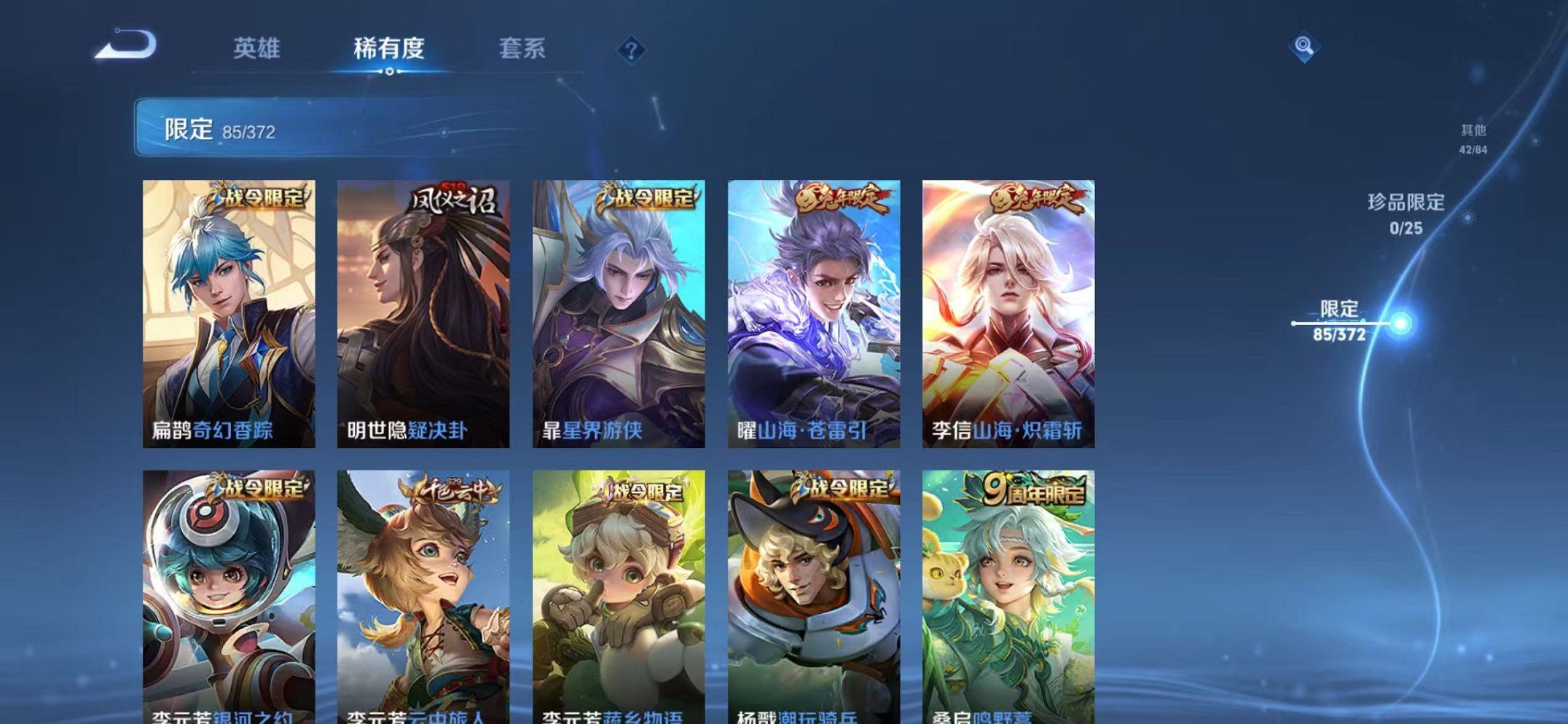
Task: Jump to the 其他 rarity category
Action: (1472, 138)
